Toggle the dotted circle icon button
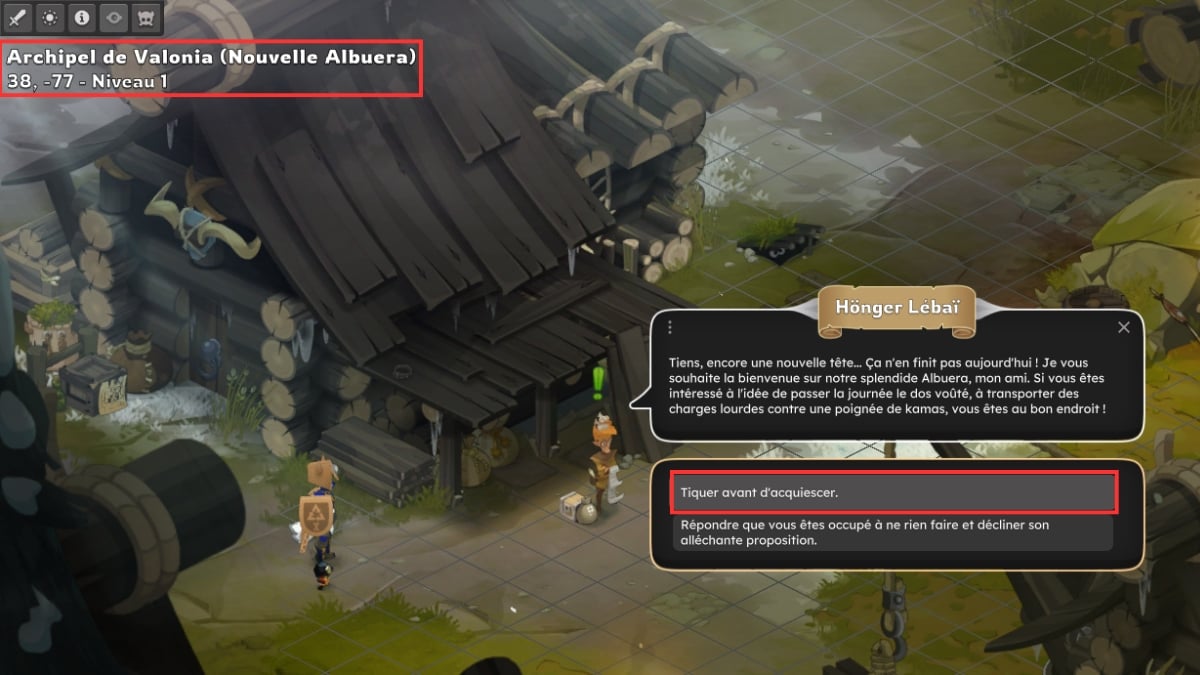 click(50, 18)
